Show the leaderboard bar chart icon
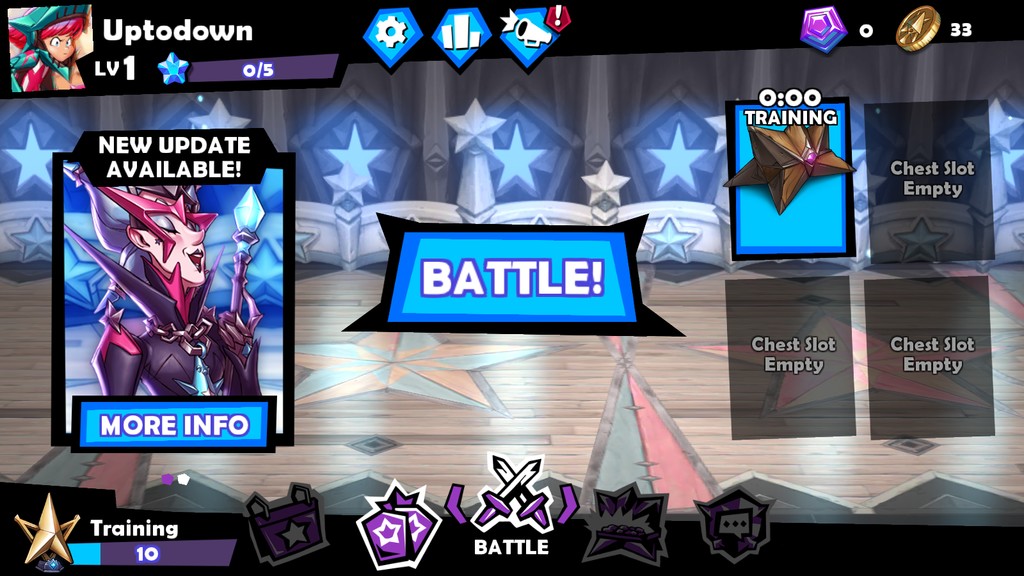The width and height of the screenshot is (1024, 576). (459, 34)
